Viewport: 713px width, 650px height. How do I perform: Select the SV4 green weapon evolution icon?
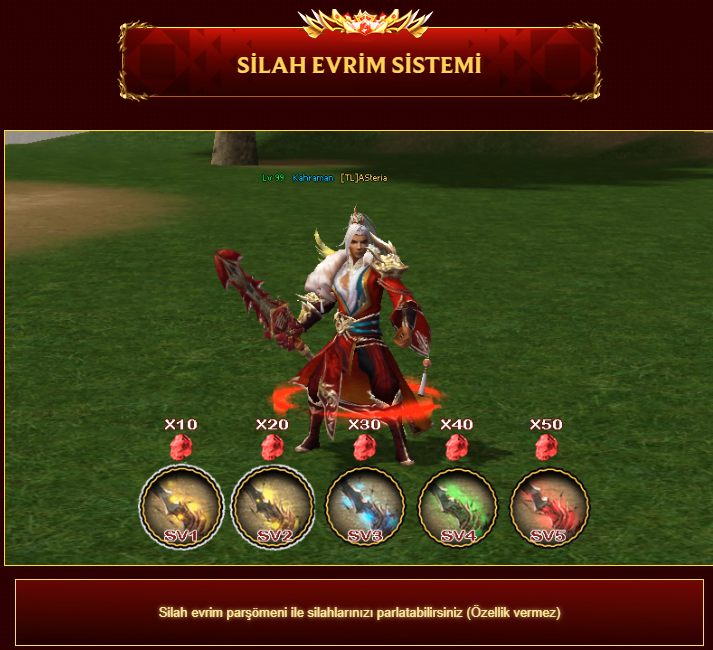click(x=457, y=507)
